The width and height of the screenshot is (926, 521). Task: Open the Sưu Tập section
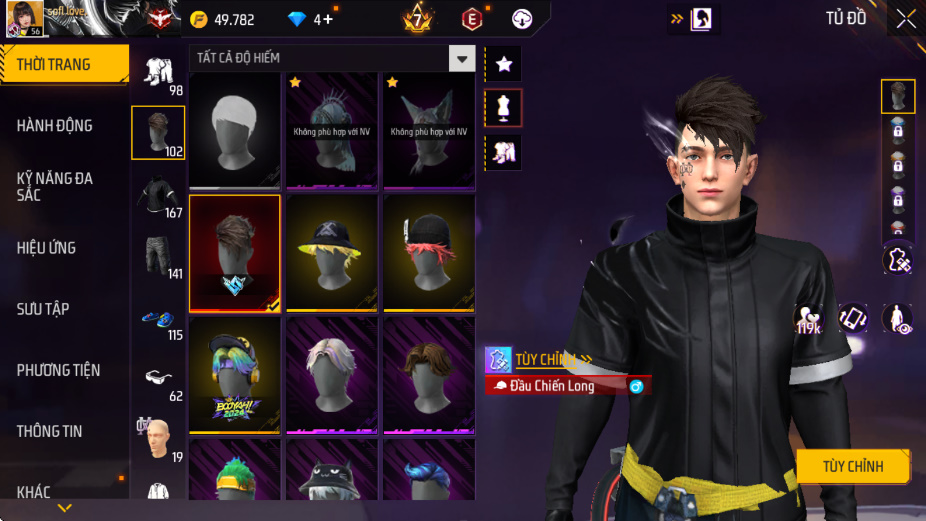click(64, 309)
